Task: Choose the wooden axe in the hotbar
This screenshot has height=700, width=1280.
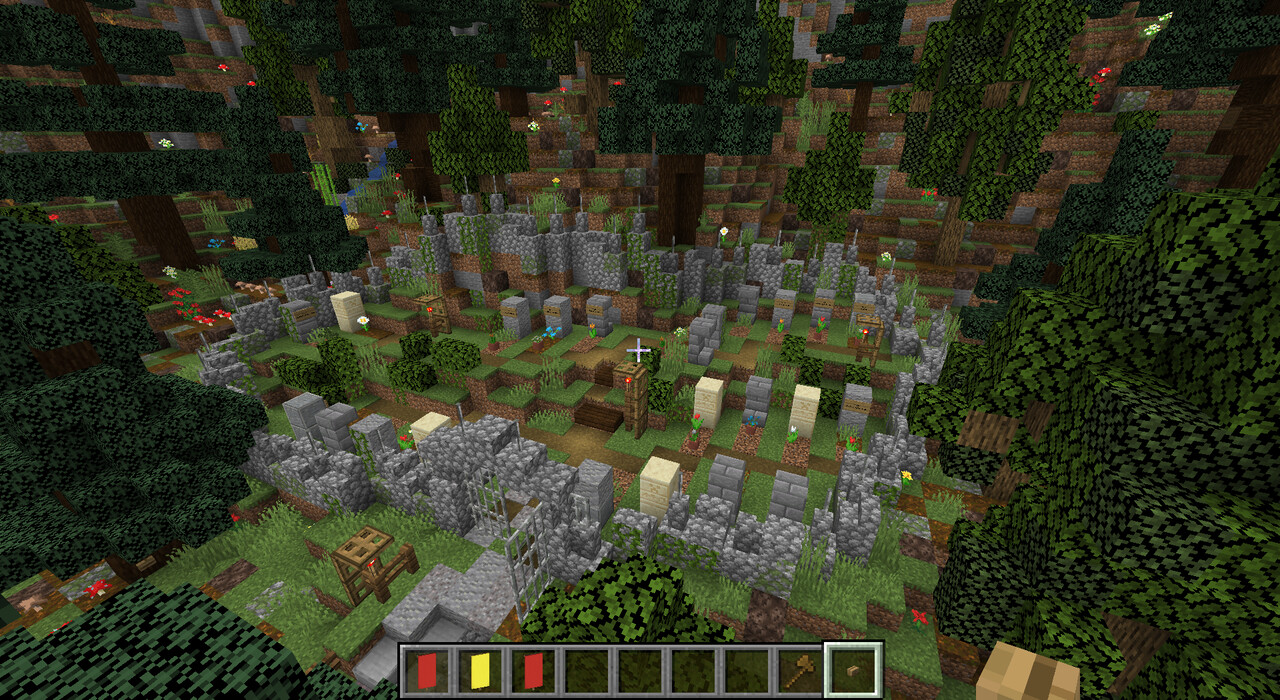Action: click(x=799, y=669)
